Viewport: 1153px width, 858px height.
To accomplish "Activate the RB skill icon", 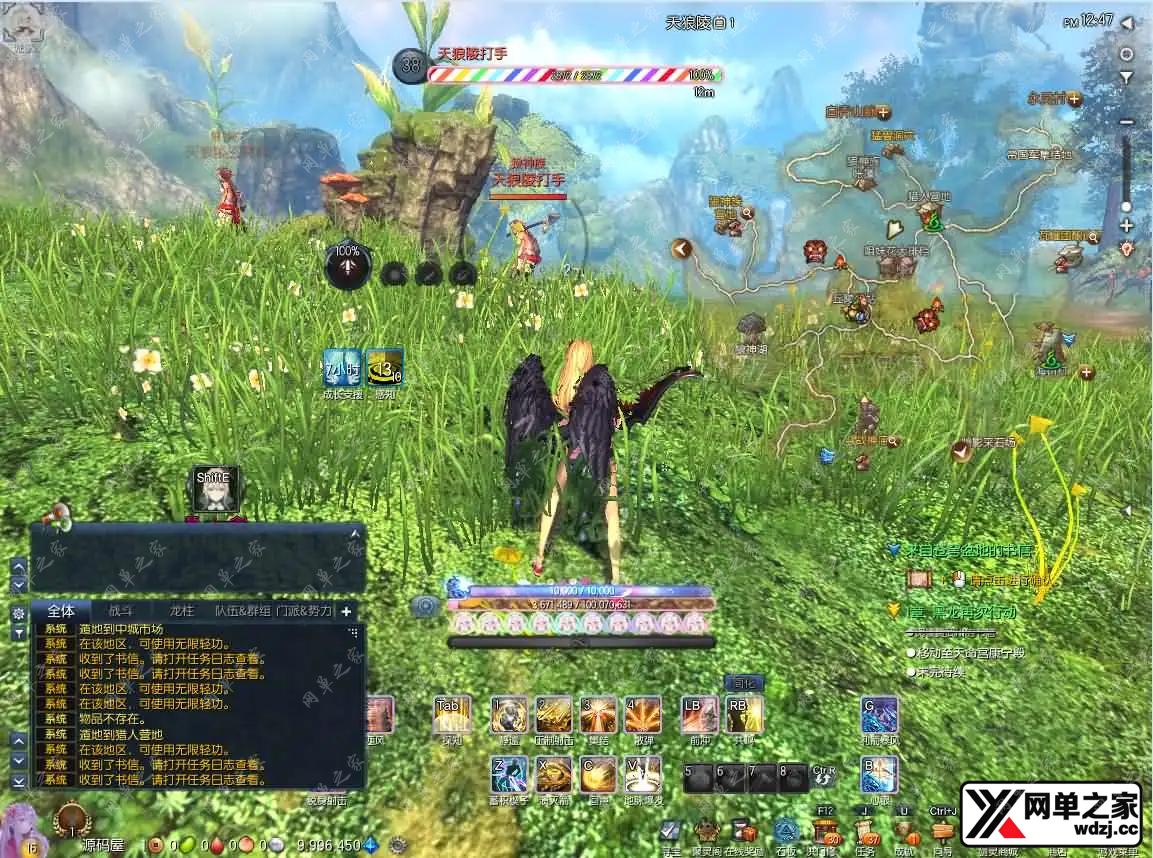I will pos(744,715).
